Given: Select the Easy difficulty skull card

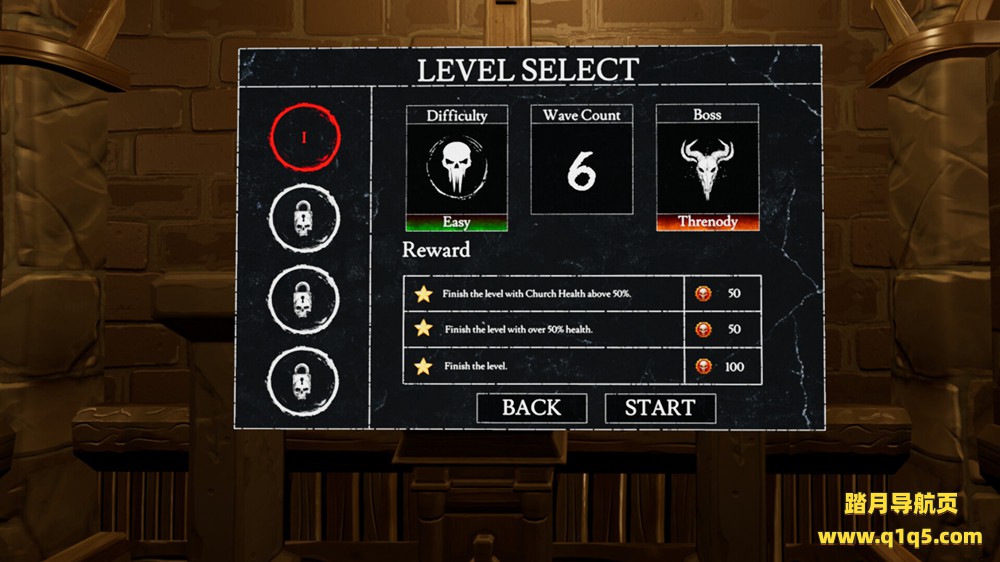Looking at the screenshot, I should (456, 168).
